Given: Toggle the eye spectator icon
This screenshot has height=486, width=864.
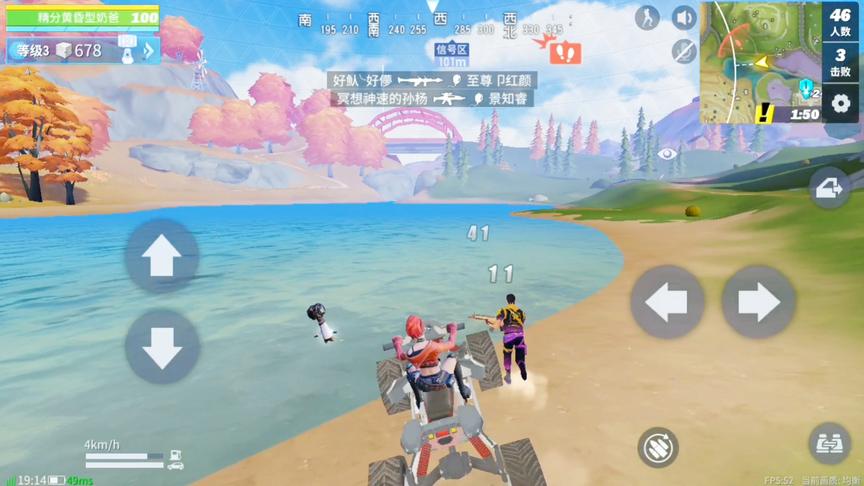Looking at the screenshot, I should (667, 154).
